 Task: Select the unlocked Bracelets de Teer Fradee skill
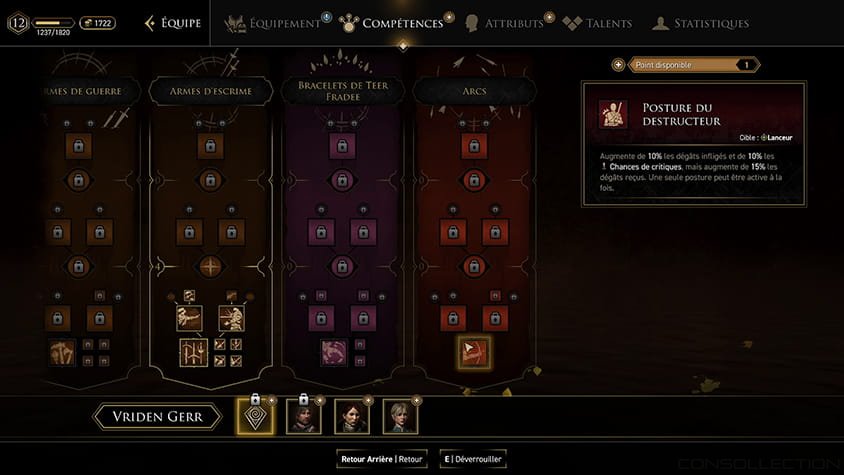click(x=335, y=353)
